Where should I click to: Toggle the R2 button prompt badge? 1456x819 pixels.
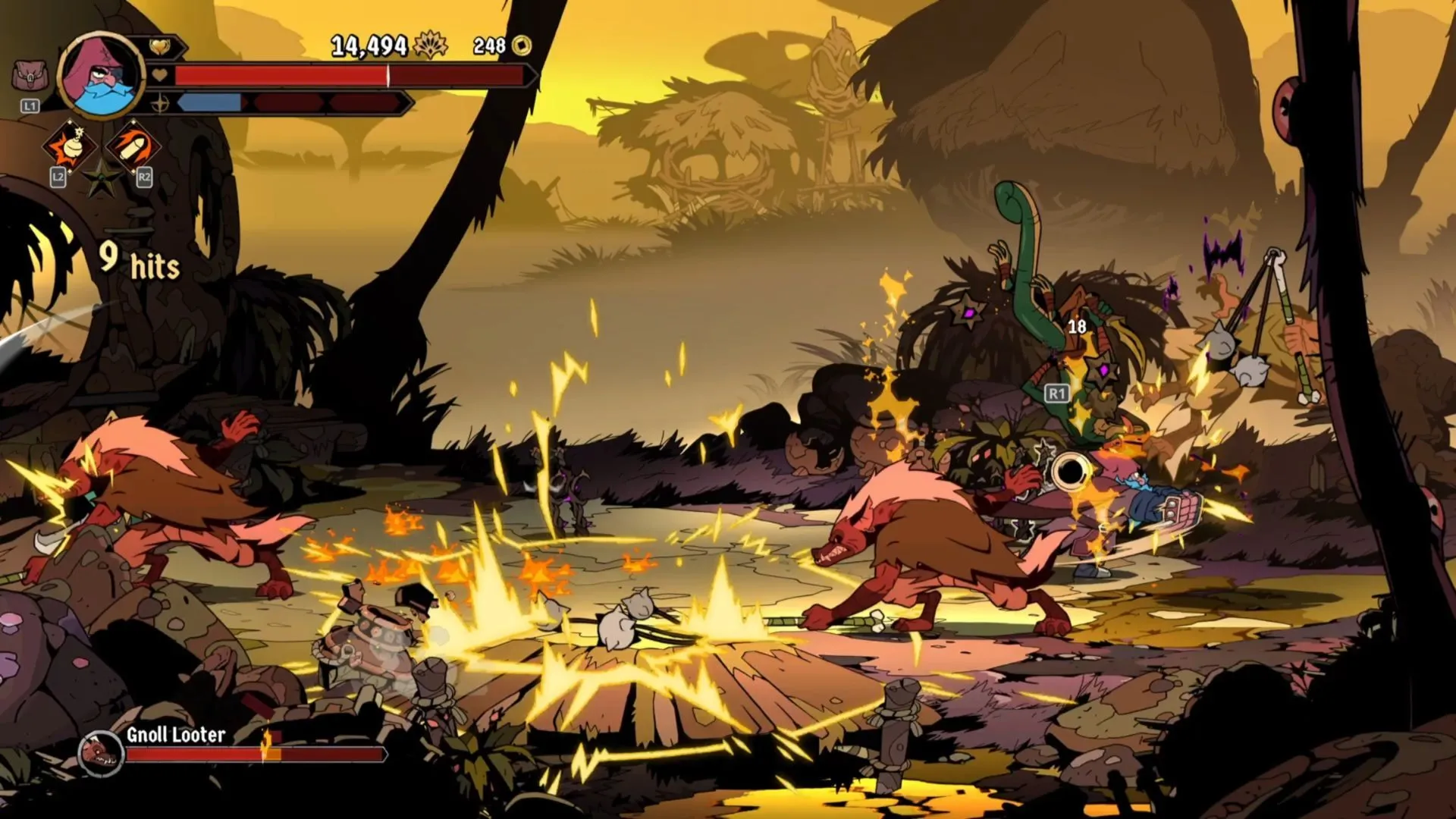pyautogui.click(x=143, y=176)
